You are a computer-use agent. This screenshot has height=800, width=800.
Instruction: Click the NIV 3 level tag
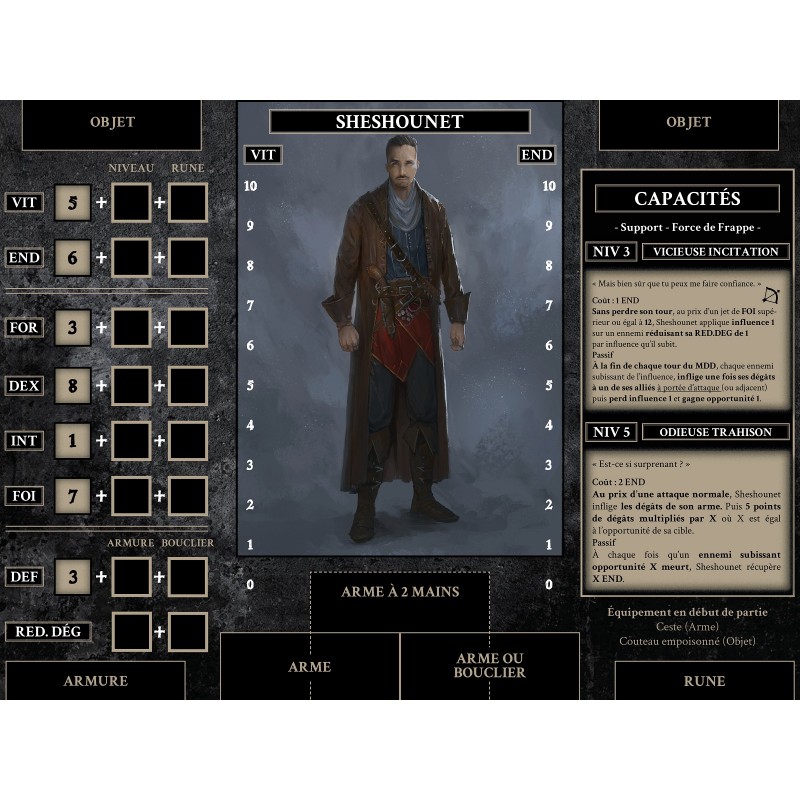tap(612, 252)
